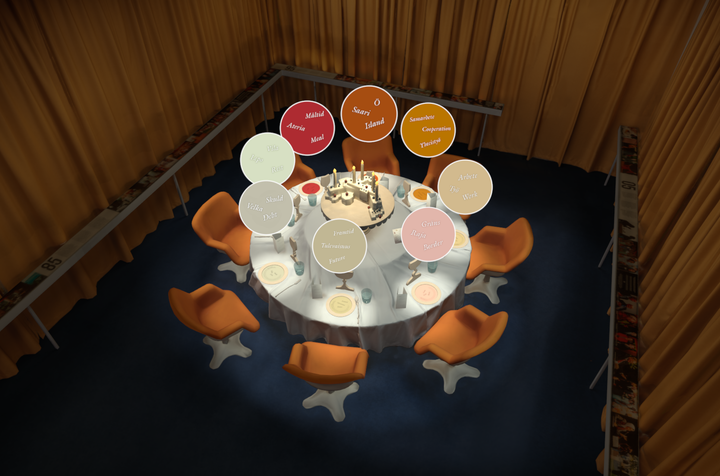Viewport: 720px width, 476px height.
Task: Open the Samarbete / Cooperation bubble
Action: click(x=428, y=130)
